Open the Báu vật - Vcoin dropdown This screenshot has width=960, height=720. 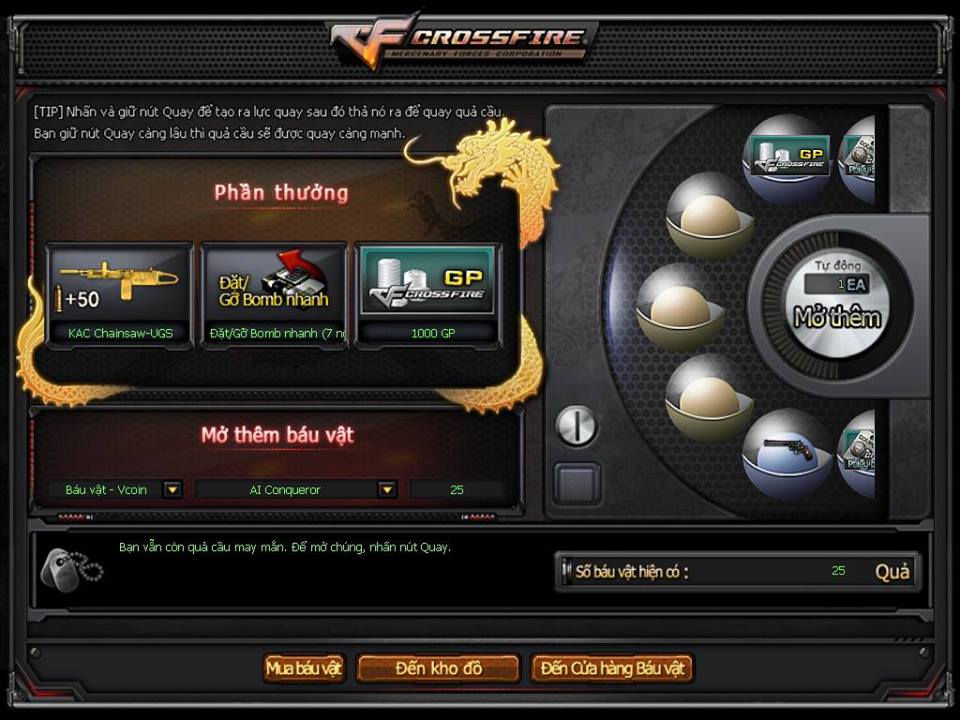[x=173, y=490]
